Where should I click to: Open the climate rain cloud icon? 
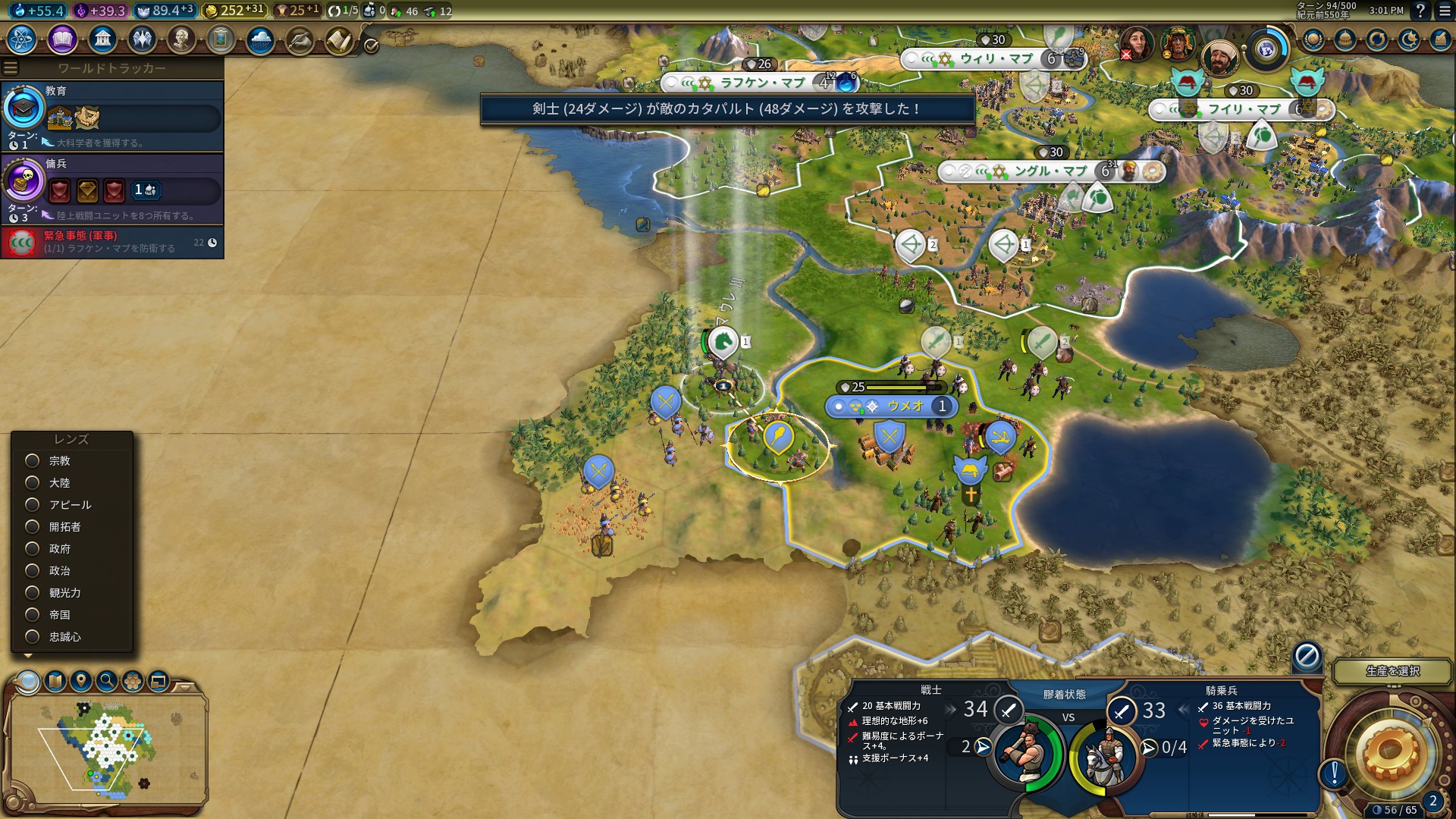pos(260,39)
